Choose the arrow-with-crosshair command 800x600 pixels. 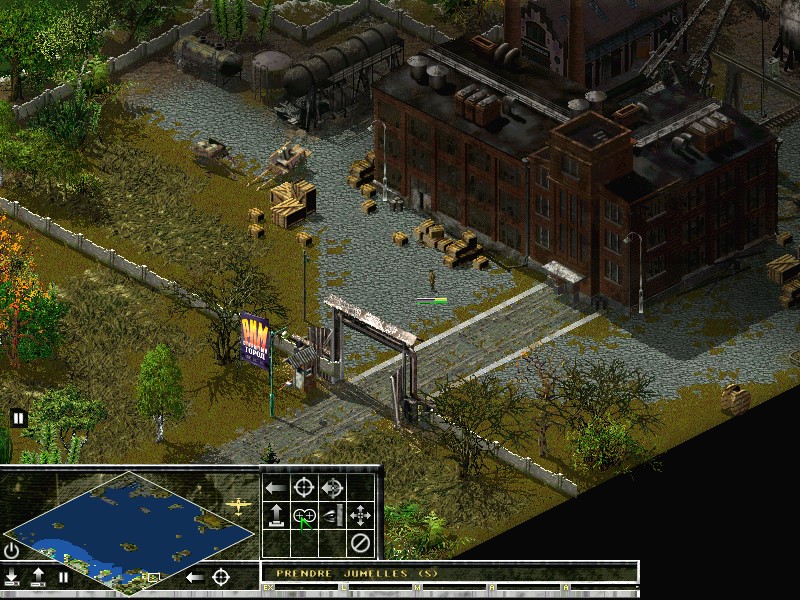pyautogui.click(x=332, y=488)
